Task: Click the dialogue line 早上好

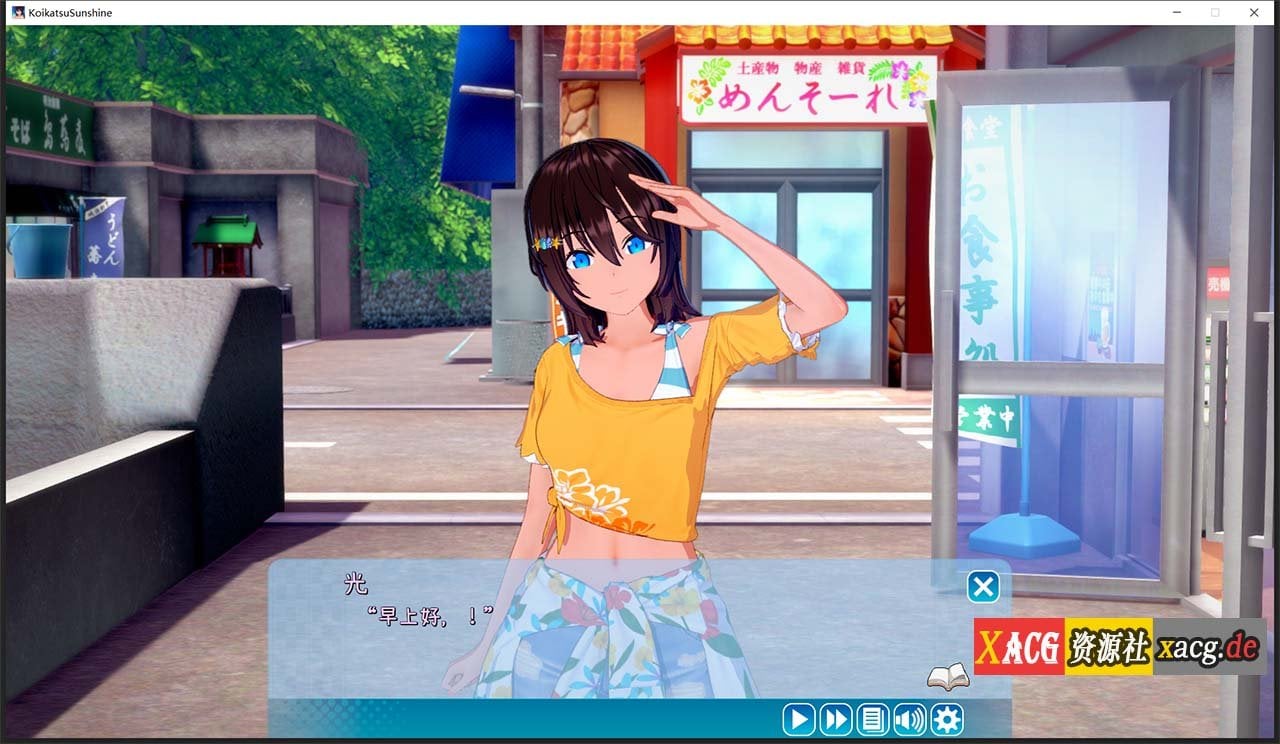Action: [x=410, y=615]
